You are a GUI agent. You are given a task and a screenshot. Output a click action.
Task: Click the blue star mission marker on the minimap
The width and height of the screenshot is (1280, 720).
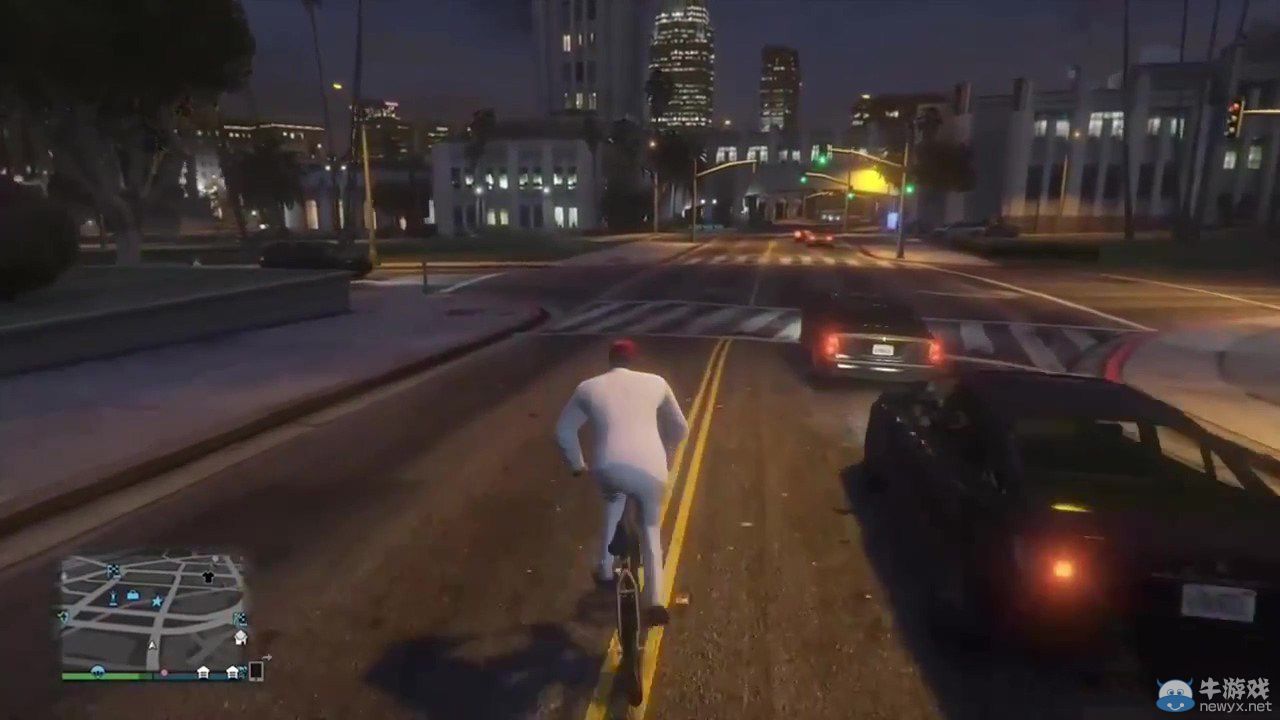pyautogui.click(x=157, y=601)
